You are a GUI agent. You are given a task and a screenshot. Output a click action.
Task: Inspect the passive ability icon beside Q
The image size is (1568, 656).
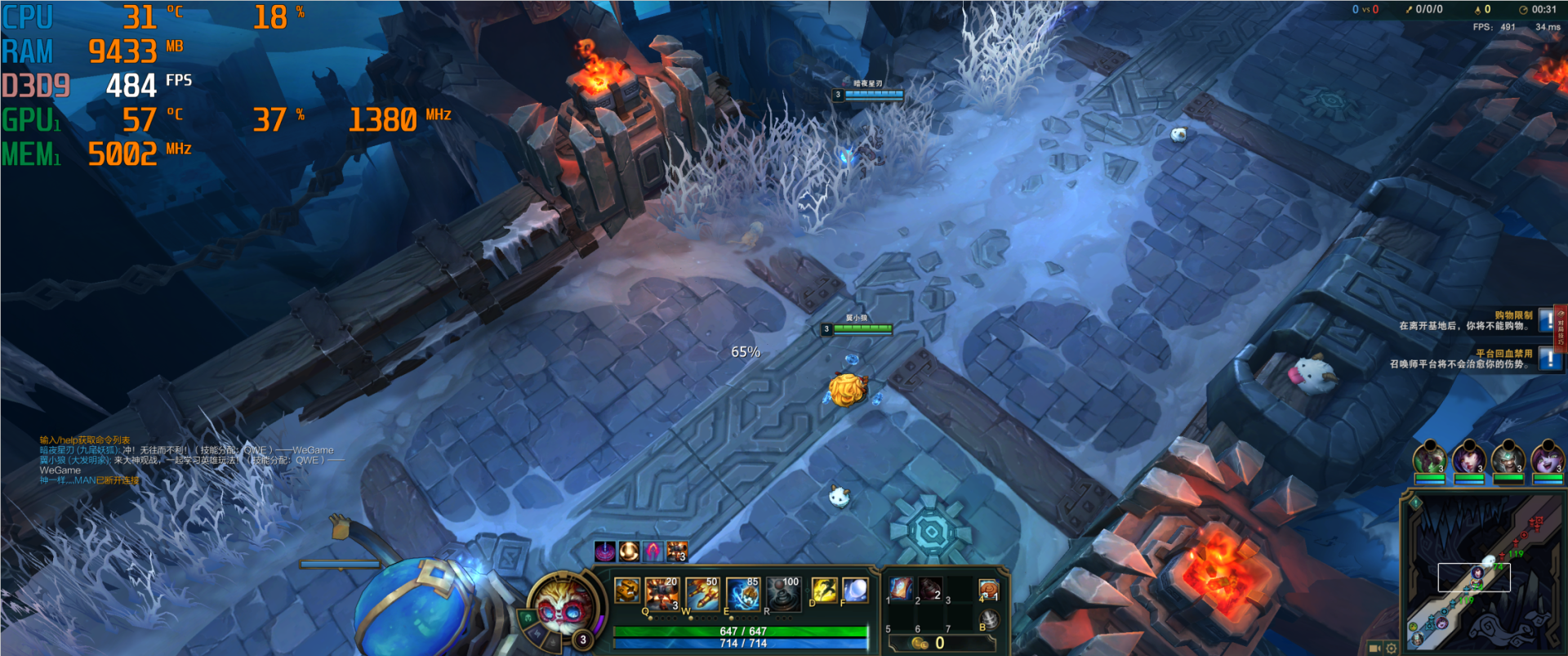pos(626,590)
